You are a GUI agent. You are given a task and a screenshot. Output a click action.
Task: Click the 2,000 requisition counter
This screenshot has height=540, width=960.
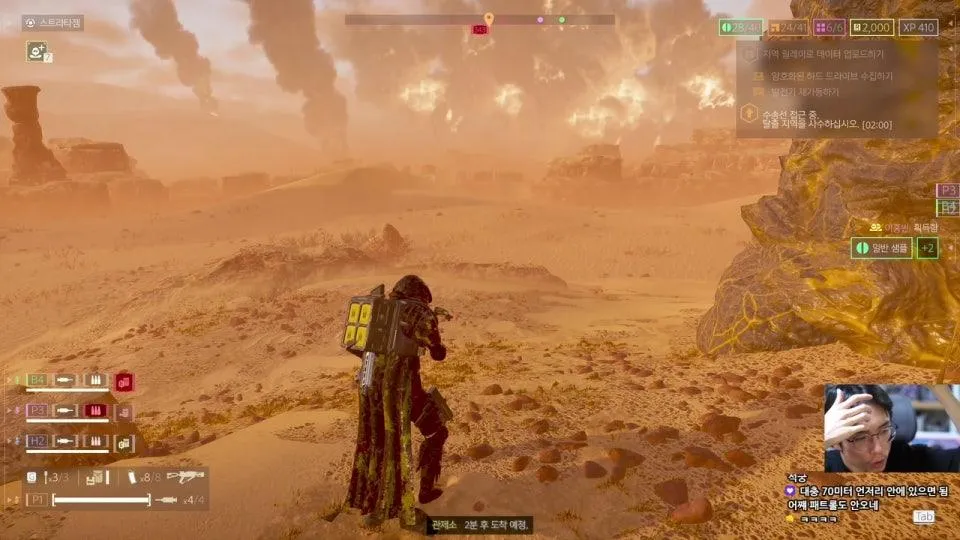coord(872,28)
